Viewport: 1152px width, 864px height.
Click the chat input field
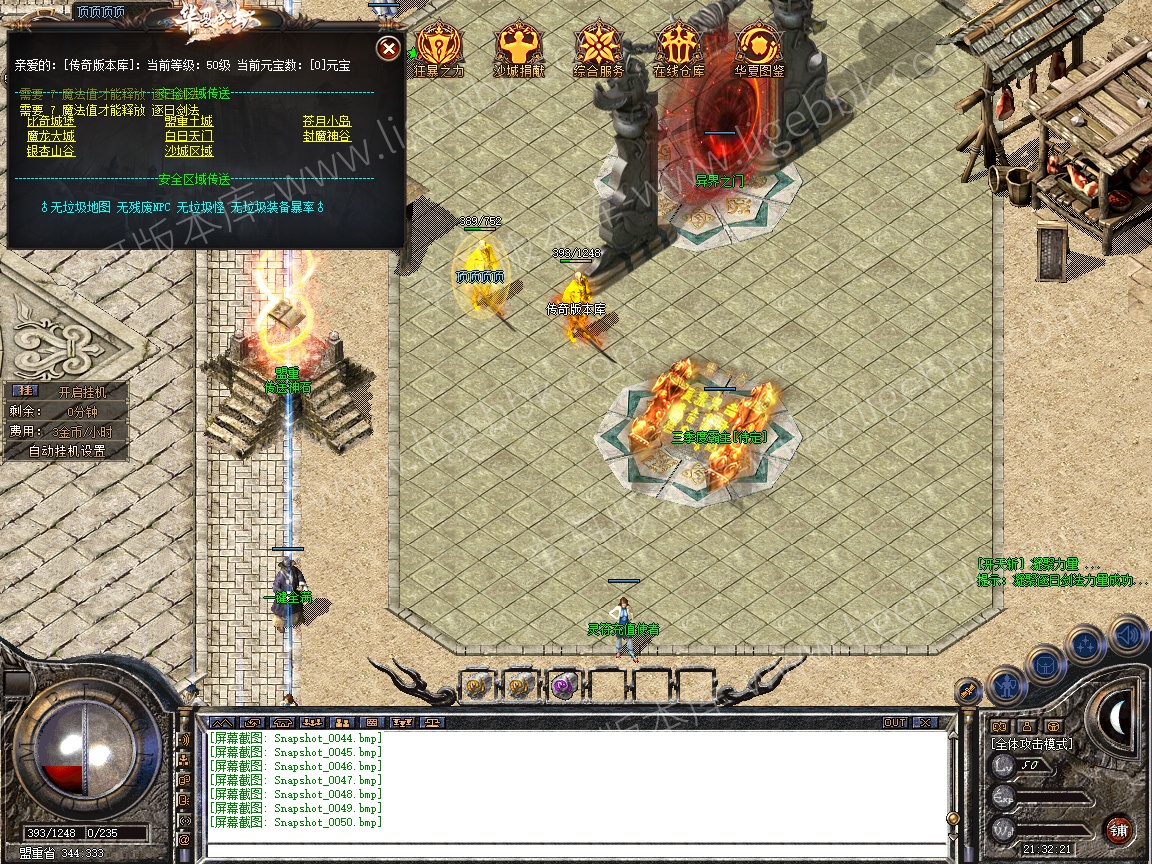(575, 849)
